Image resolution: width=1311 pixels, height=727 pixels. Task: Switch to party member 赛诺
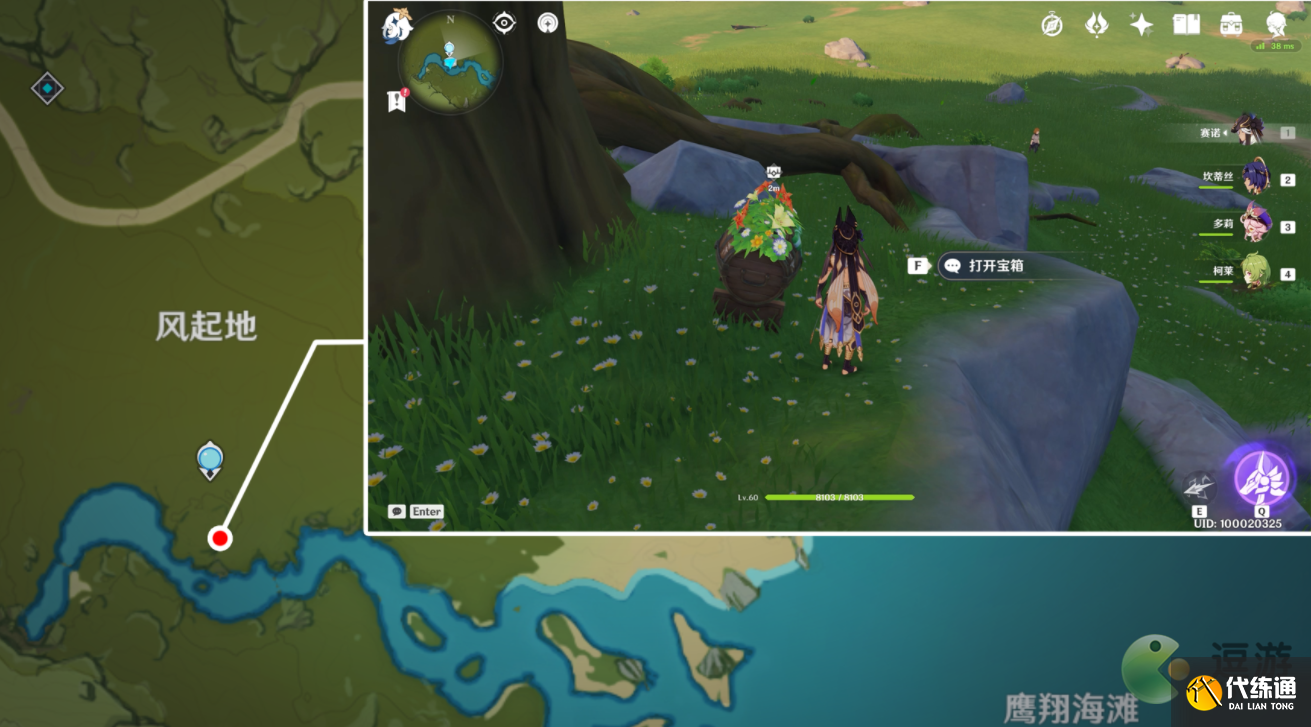[1248, 131]
